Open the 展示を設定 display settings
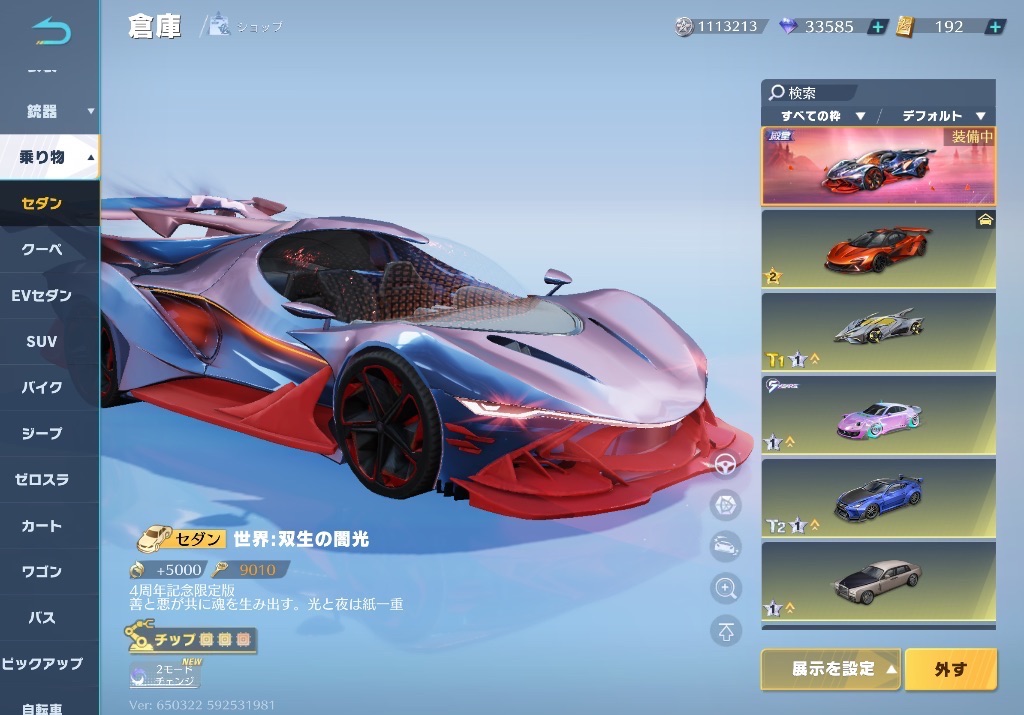Screen dimensions: 1024x715 831,669
